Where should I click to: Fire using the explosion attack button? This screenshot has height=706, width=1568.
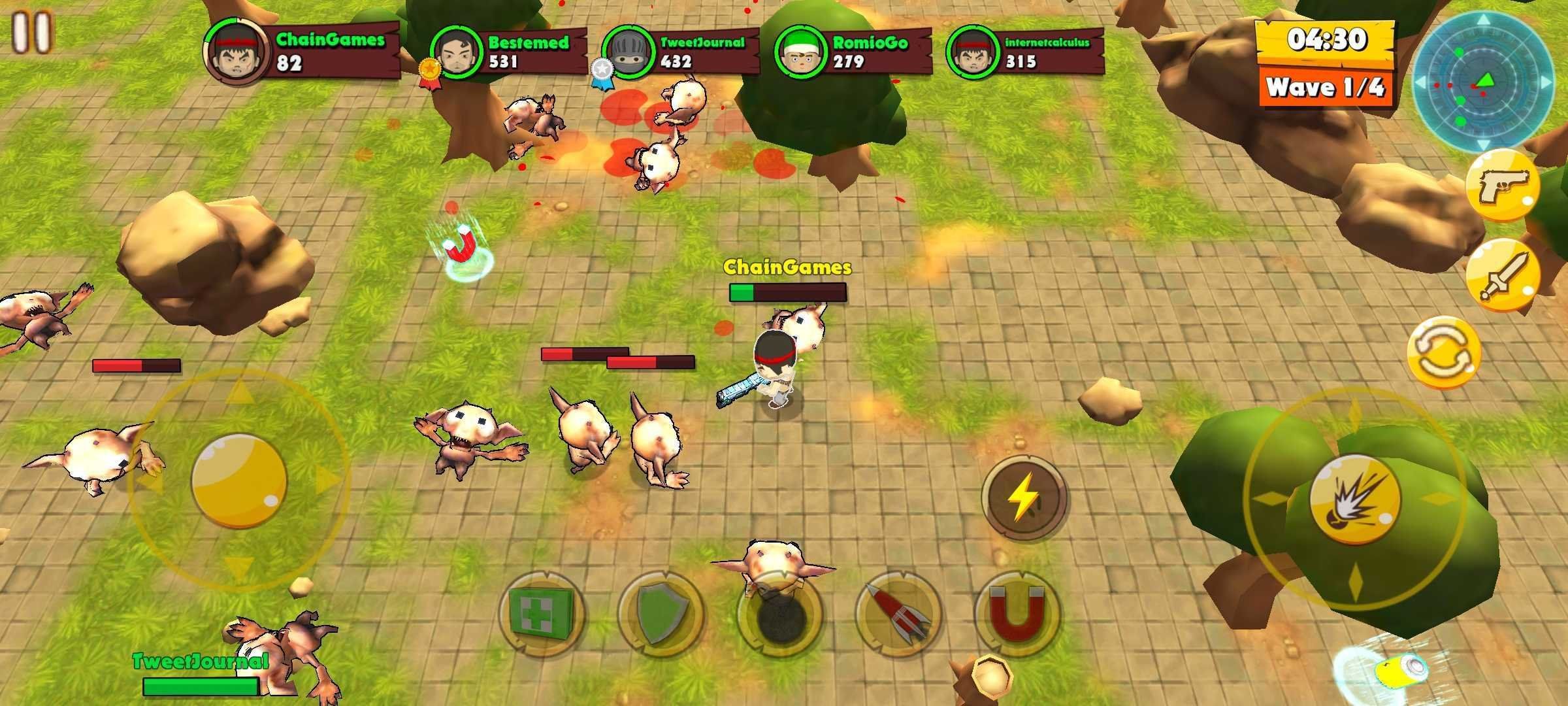[1354, 498]
